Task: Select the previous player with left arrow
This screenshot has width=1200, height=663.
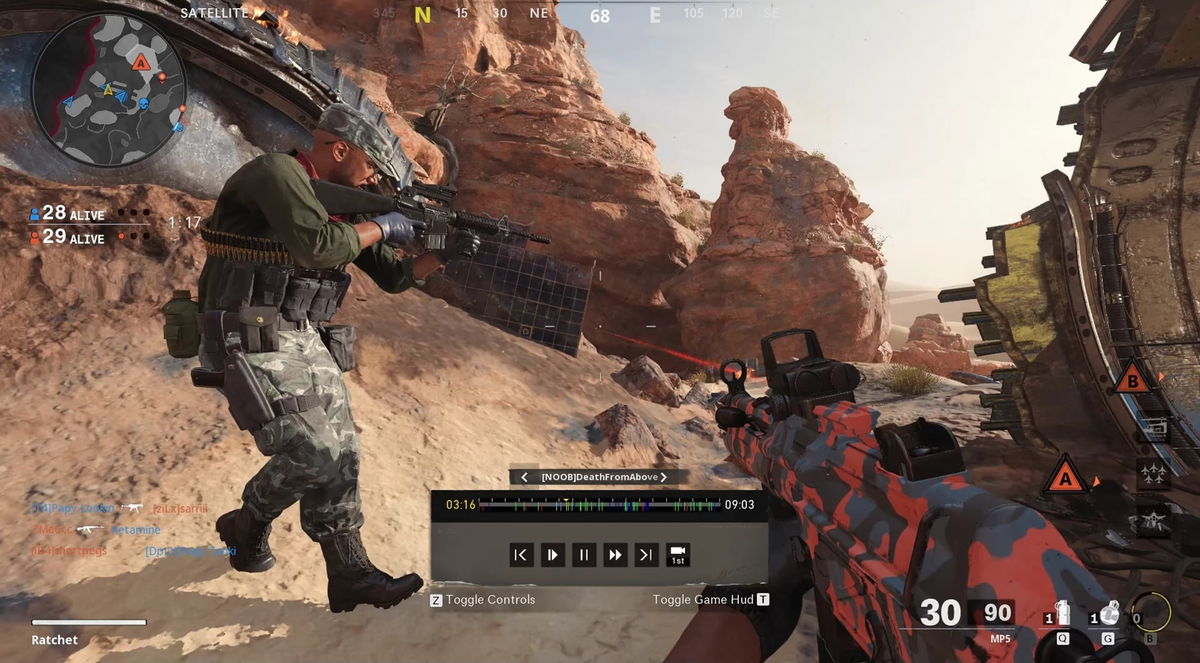Action: click(x=524, y=477)
